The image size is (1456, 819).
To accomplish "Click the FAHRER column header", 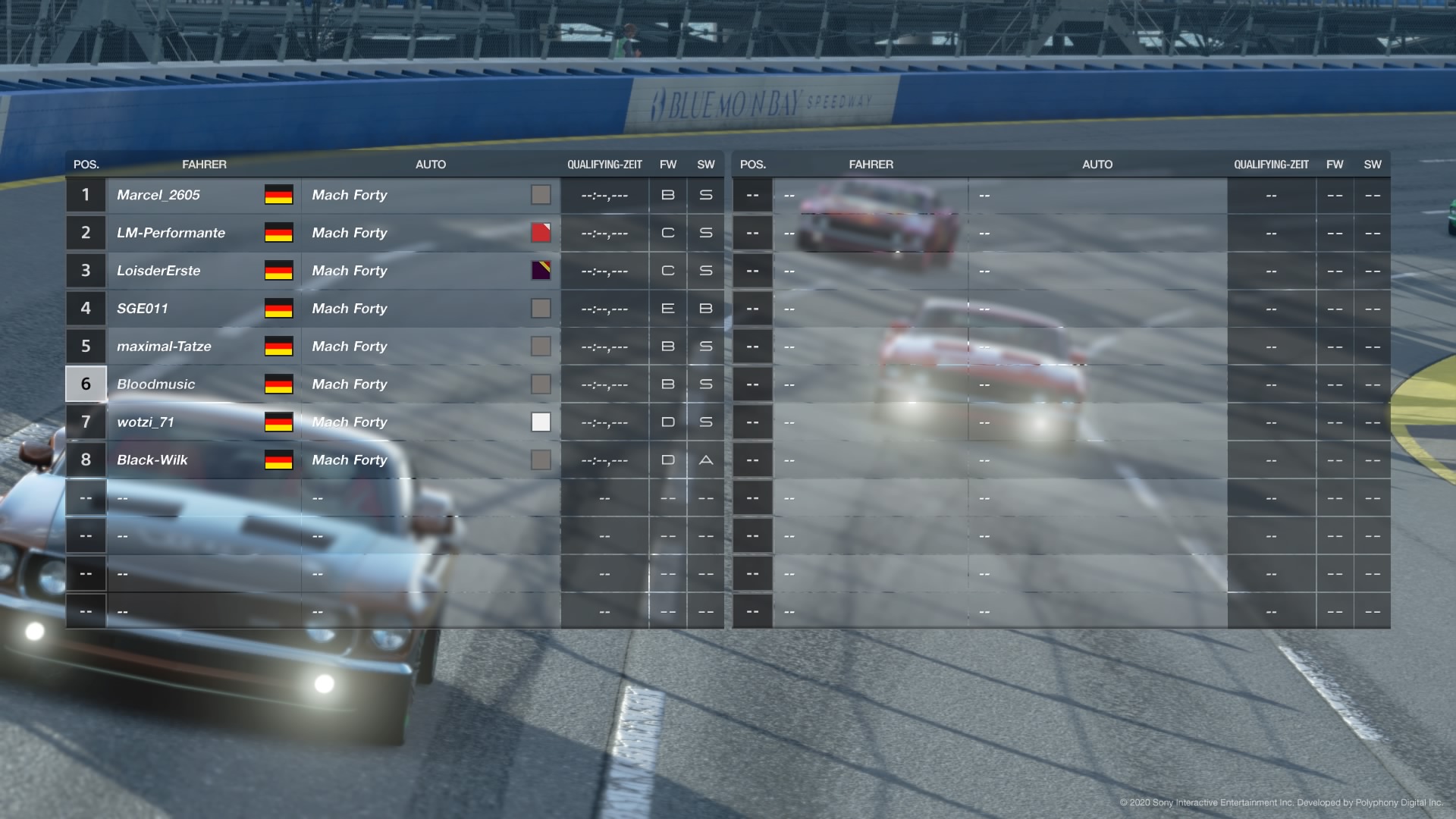I will 205,164.
